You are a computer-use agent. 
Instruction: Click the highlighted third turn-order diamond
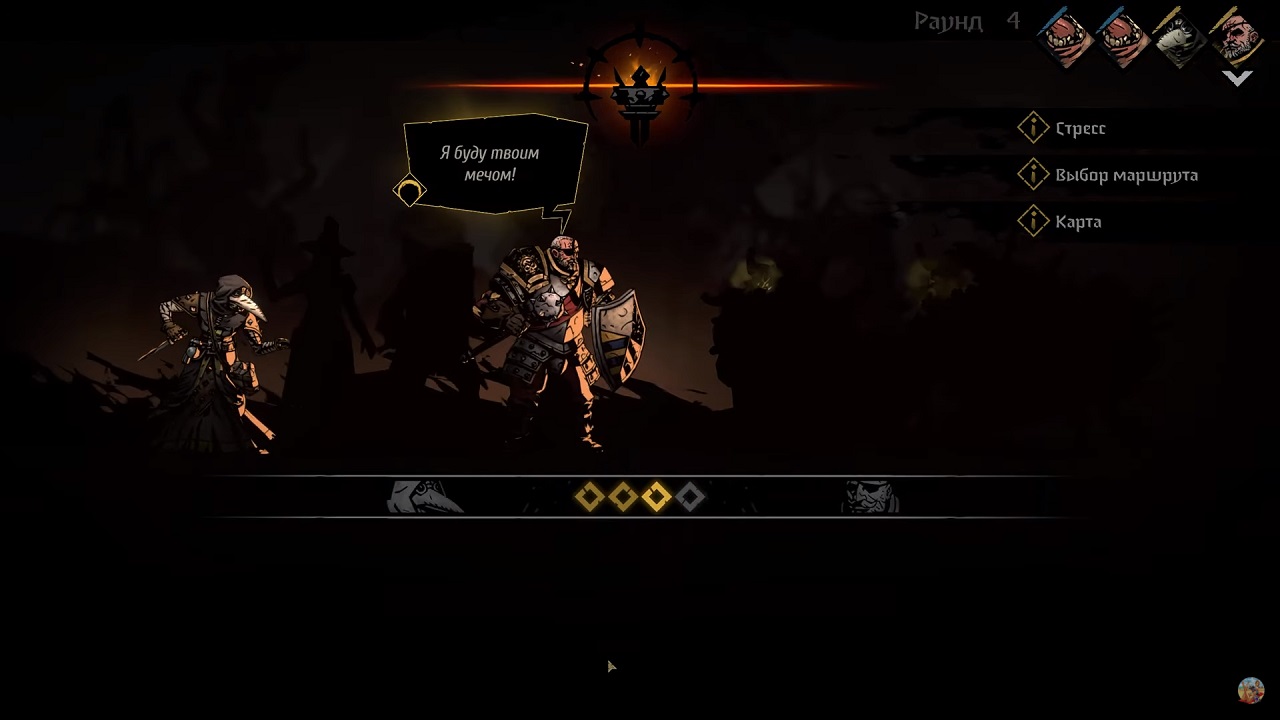click(x=656, y=497)
